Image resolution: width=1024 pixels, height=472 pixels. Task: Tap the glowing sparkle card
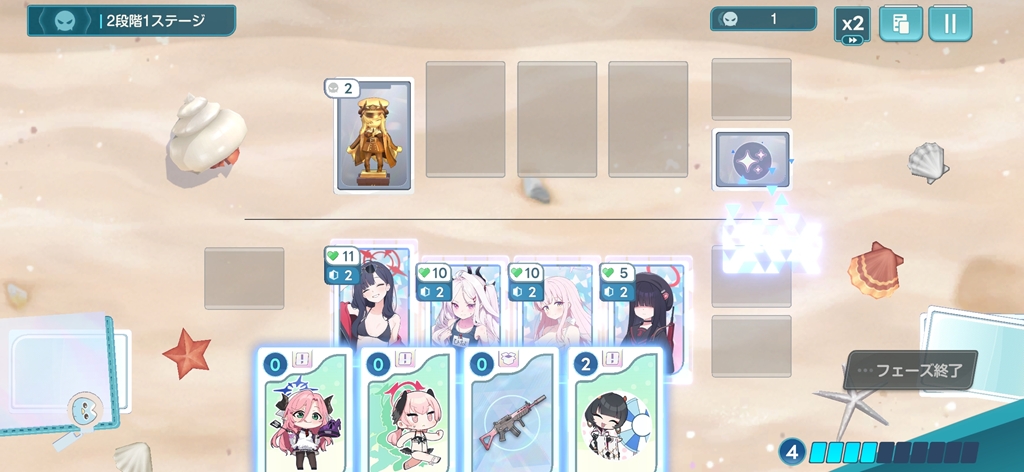[x=752, y=160]
